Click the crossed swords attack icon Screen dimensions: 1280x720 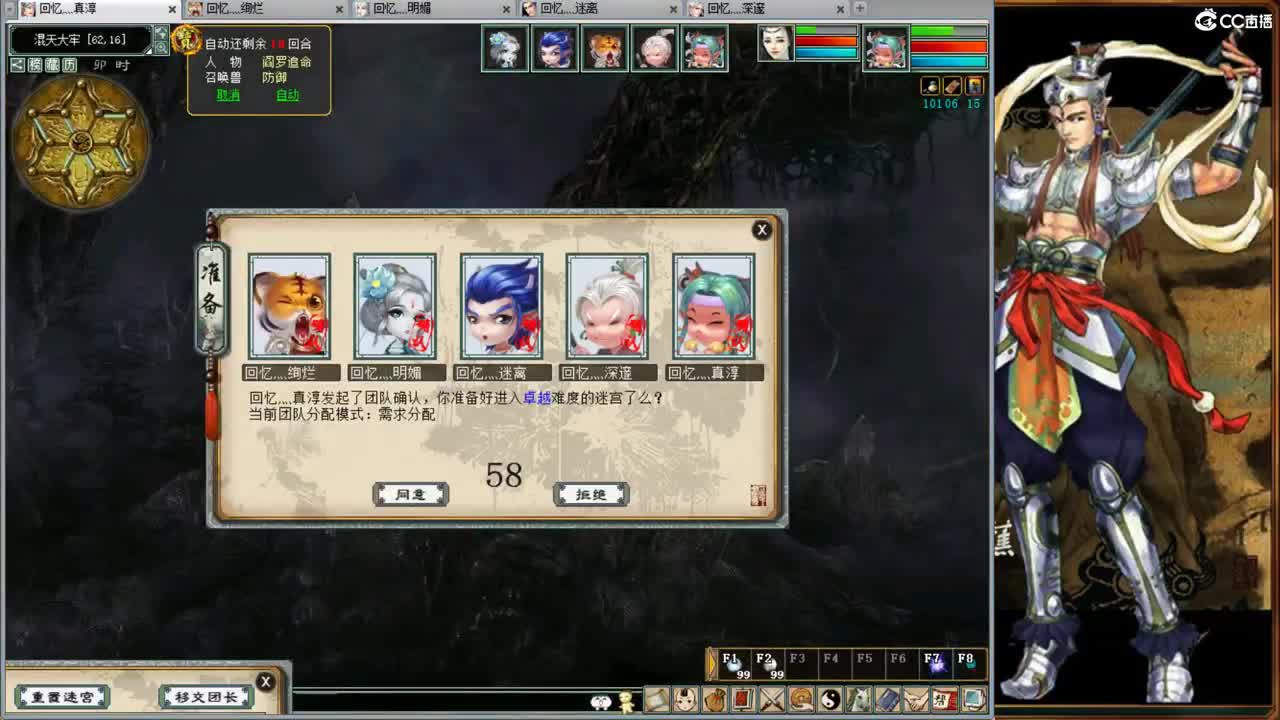pos(770,699)
